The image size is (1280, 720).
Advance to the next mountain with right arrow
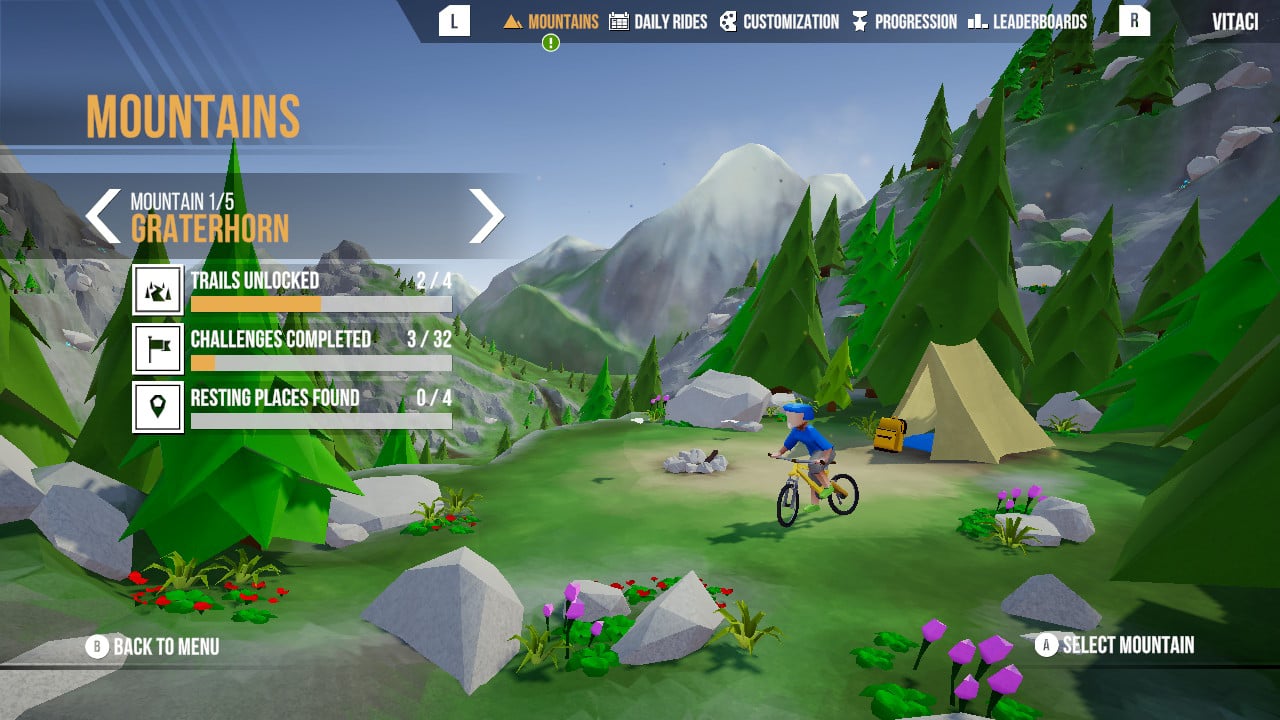(489, 215)
